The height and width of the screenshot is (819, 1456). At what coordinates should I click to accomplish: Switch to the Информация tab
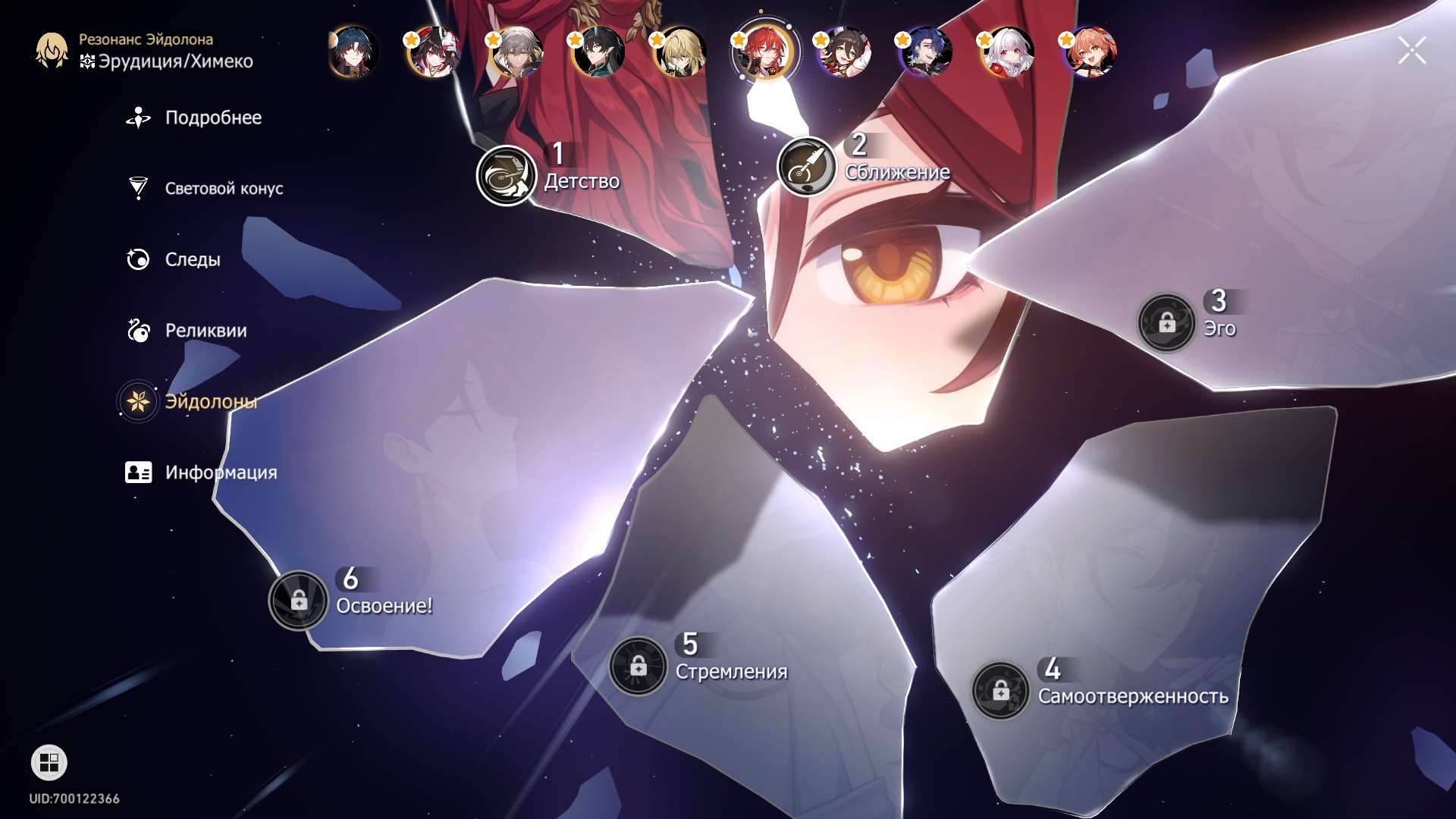(220, 472)
